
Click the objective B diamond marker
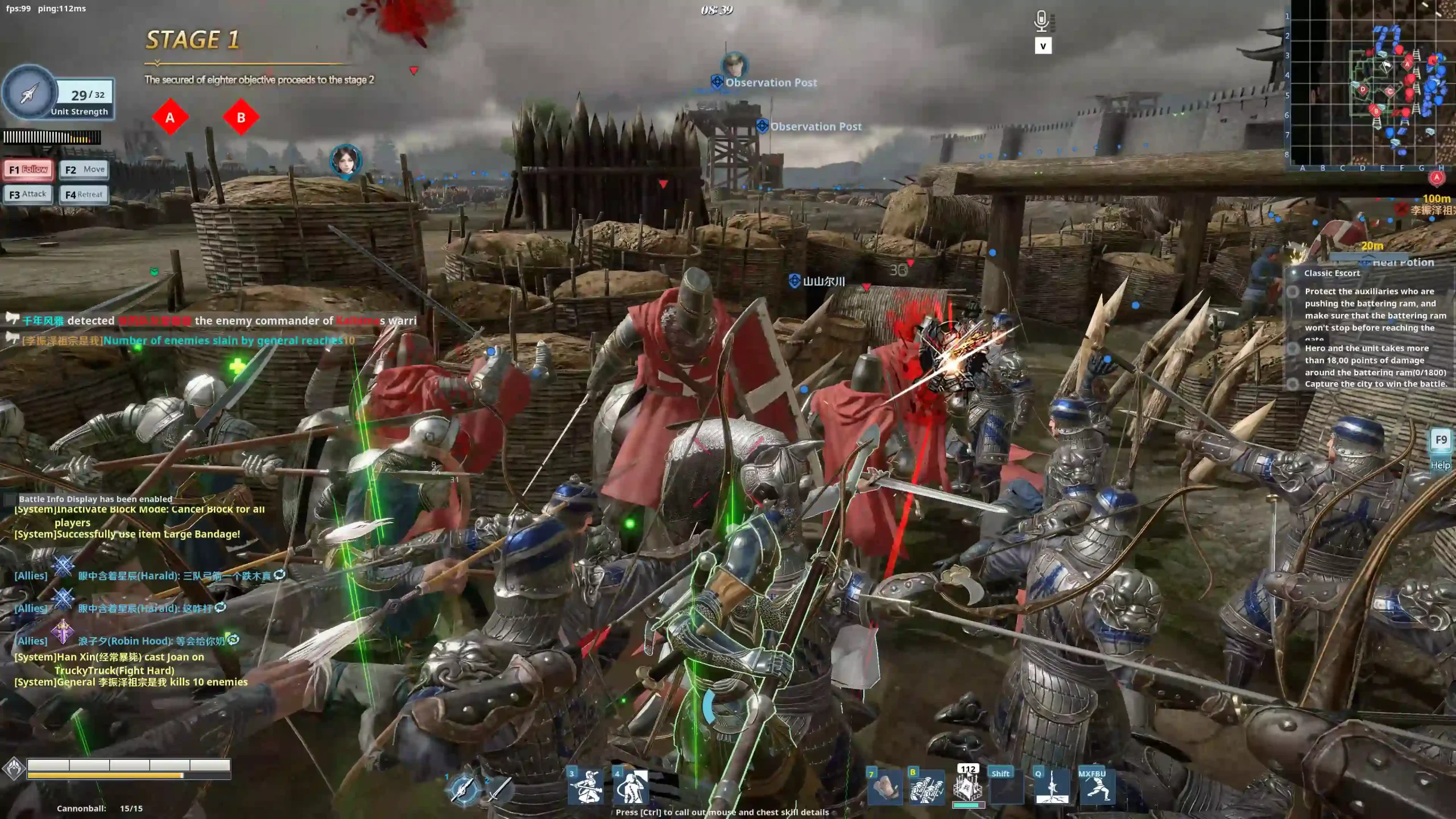(241, 118)
